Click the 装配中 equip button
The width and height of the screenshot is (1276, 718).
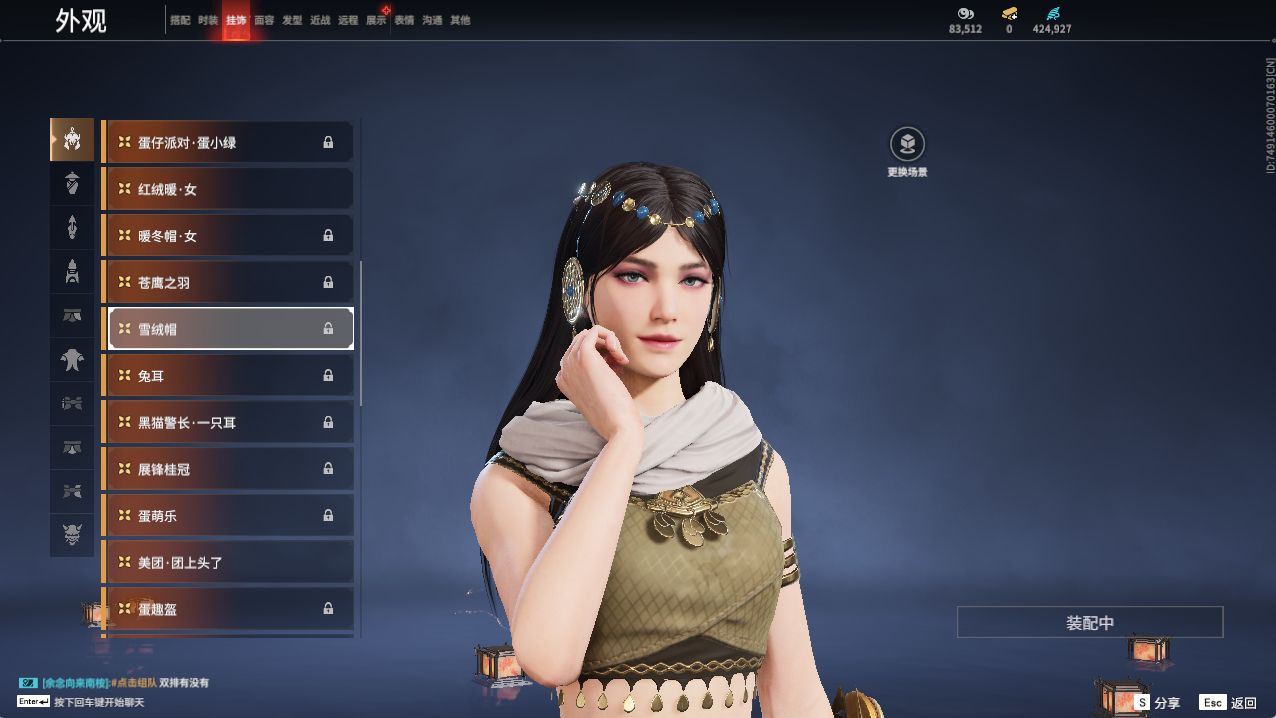coord(1090,622)
